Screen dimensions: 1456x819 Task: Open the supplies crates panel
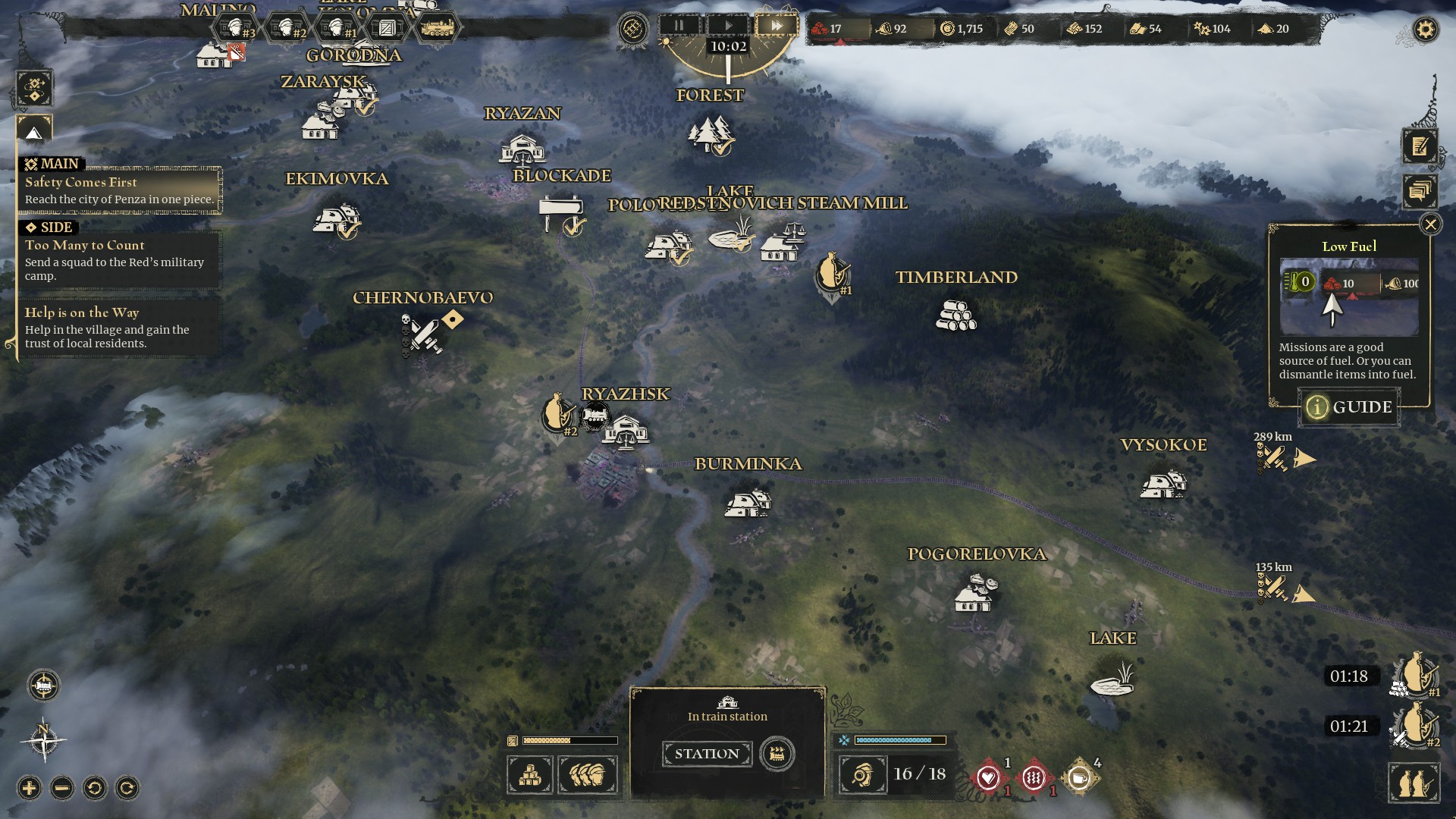pos(530,775)
